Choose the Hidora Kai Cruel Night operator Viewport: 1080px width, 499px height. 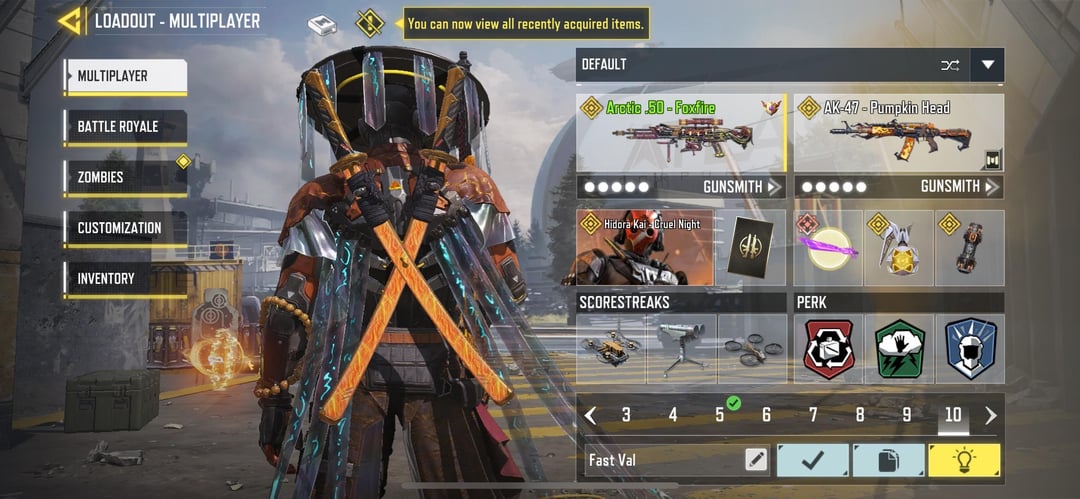click(645, 247)
